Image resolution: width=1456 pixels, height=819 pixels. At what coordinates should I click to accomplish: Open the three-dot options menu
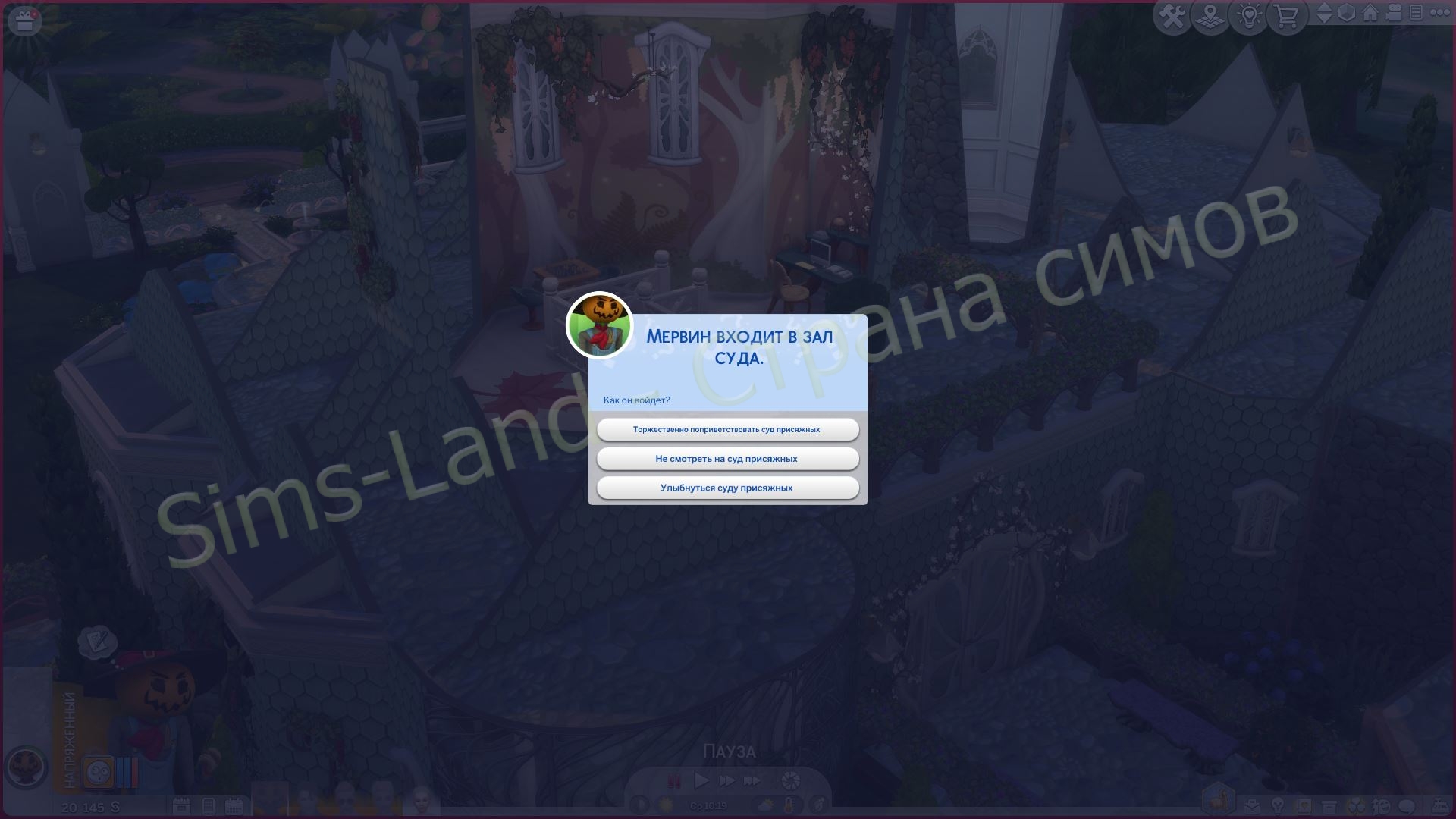1438,15
